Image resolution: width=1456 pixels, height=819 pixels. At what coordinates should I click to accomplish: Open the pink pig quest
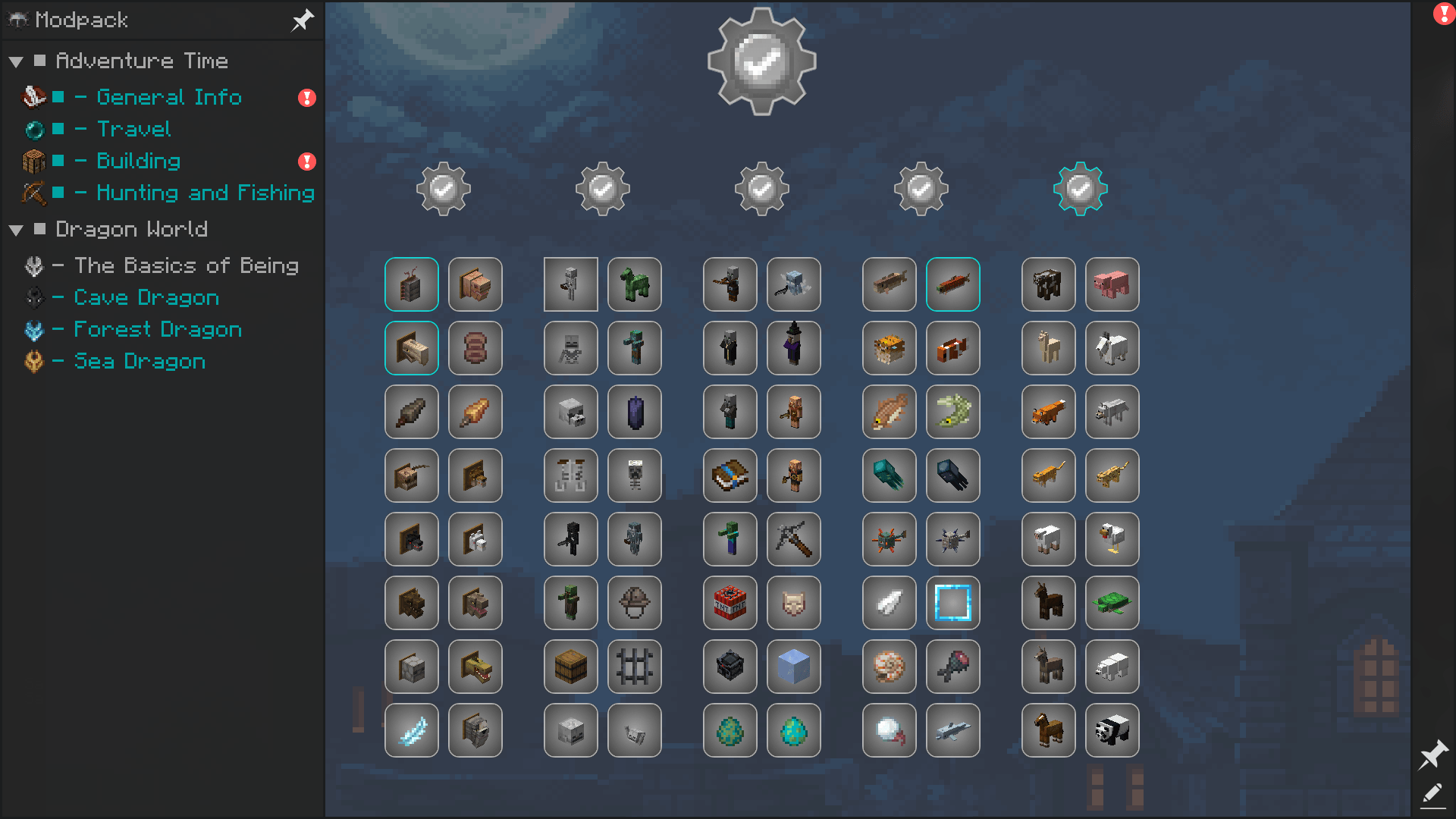(1112, 284)
